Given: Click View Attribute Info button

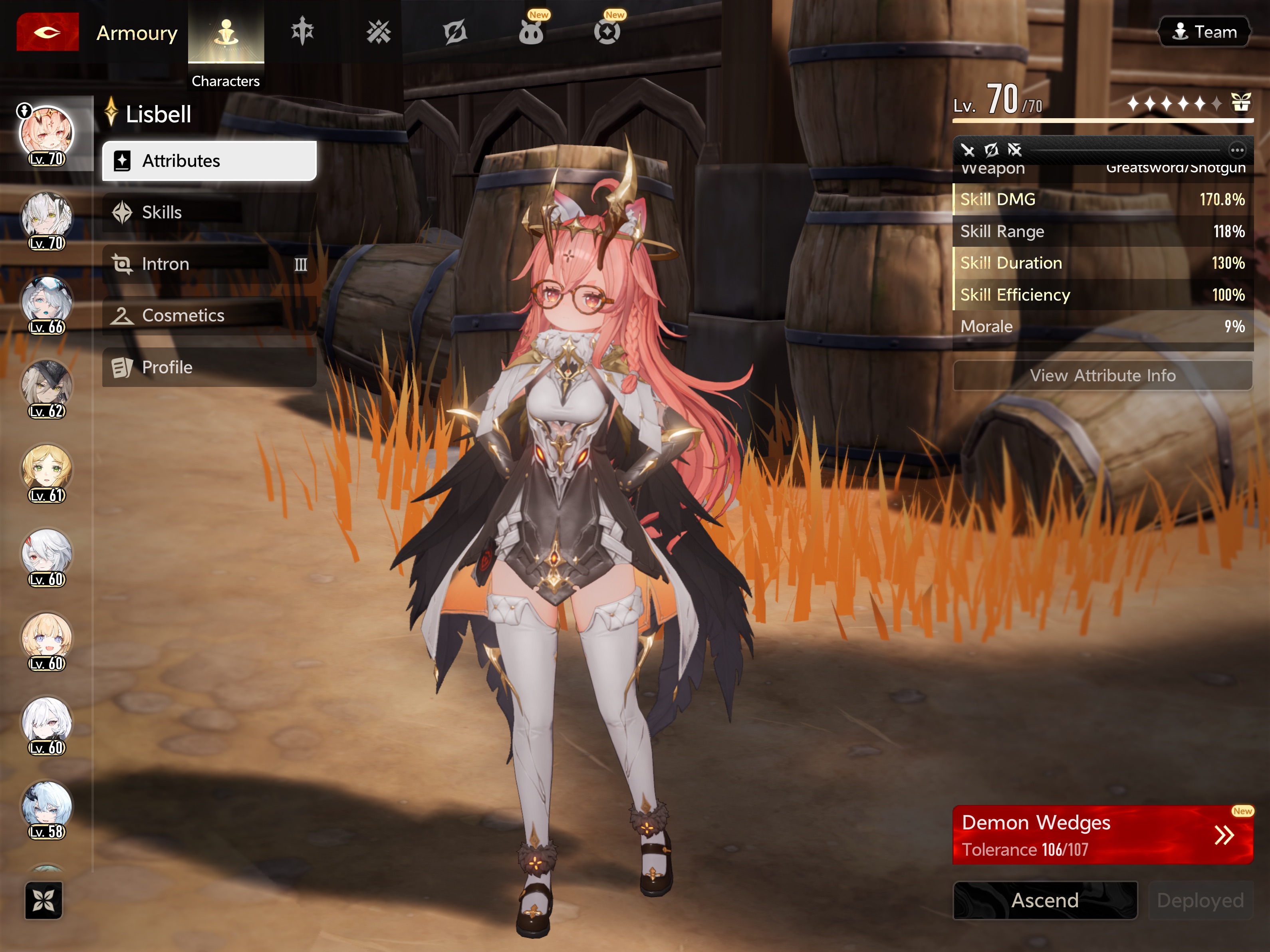Looking at the screenshot, I should coord(1102,375).
